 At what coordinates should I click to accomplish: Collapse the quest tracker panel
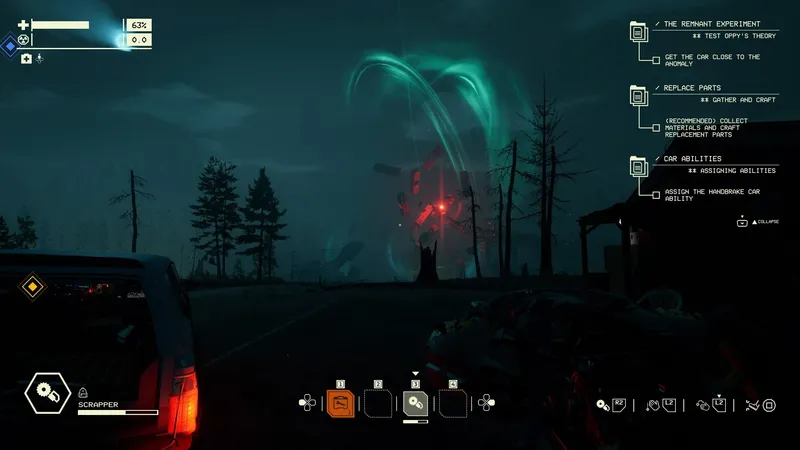[x=742, y=222]
